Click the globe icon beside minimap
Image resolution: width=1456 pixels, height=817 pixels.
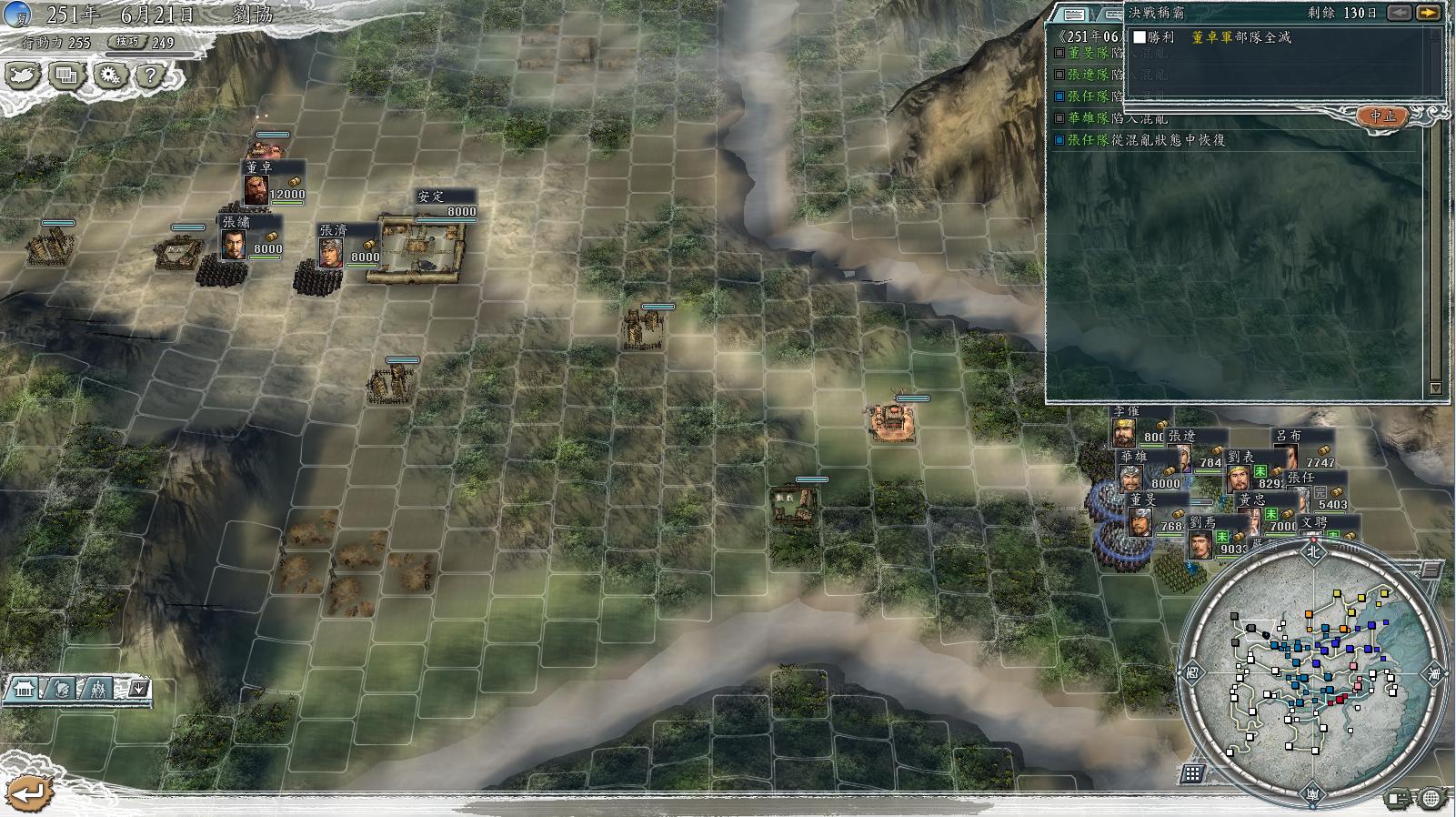pos(1431,799)
